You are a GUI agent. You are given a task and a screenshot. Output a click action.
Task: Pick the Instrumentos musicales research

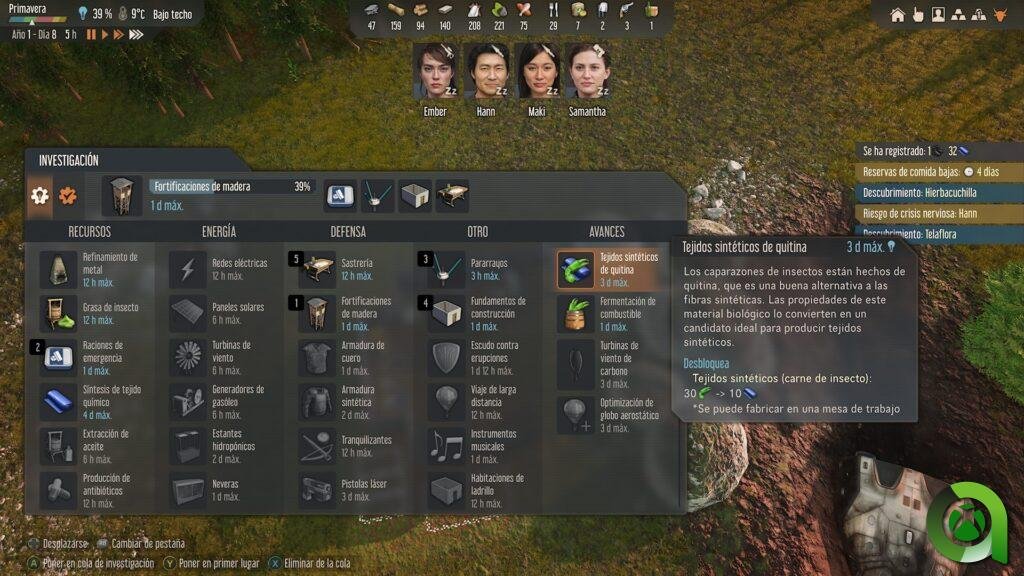click(x=447, y=446)
